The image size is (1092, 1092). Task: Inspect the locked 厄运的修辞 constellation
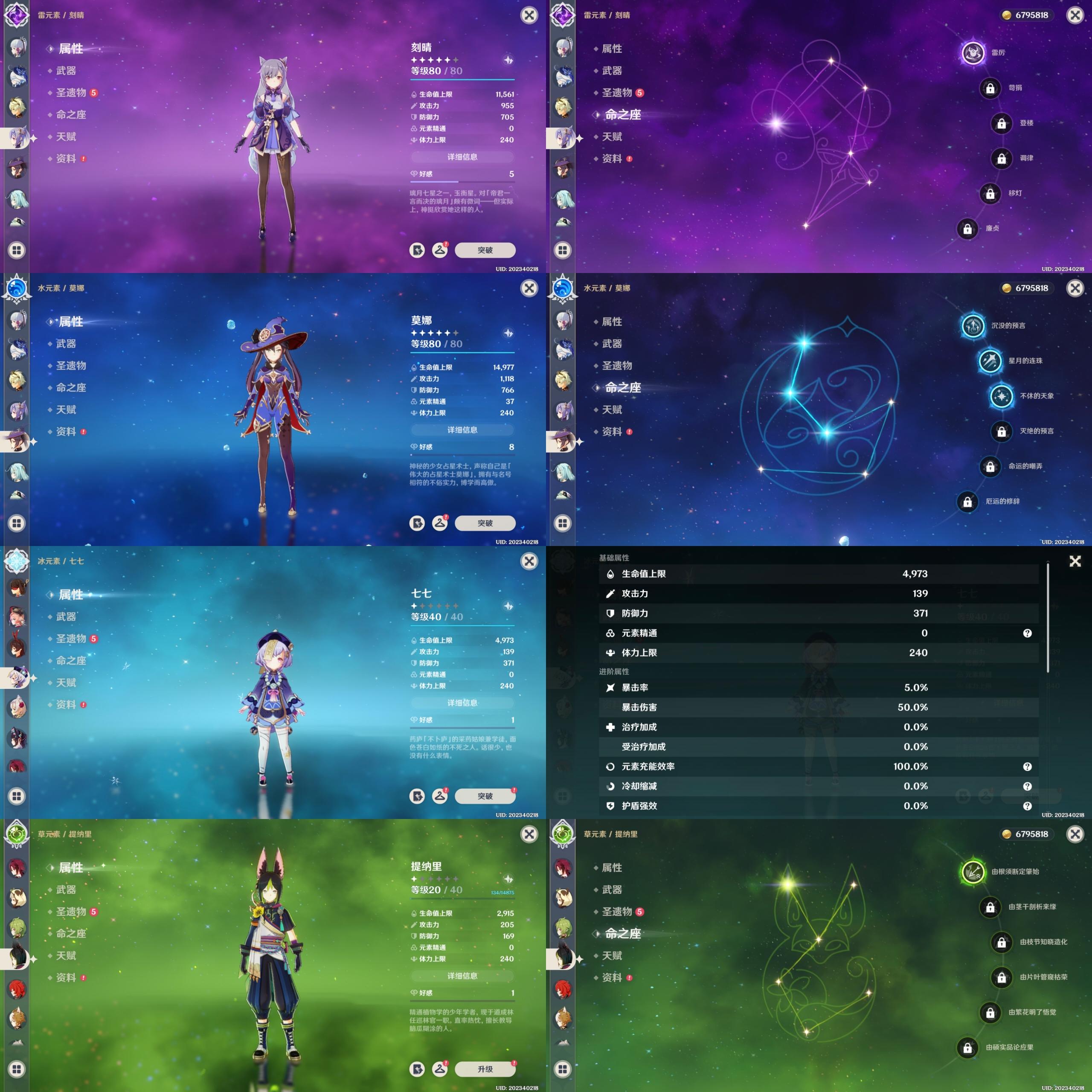(967, 502)
